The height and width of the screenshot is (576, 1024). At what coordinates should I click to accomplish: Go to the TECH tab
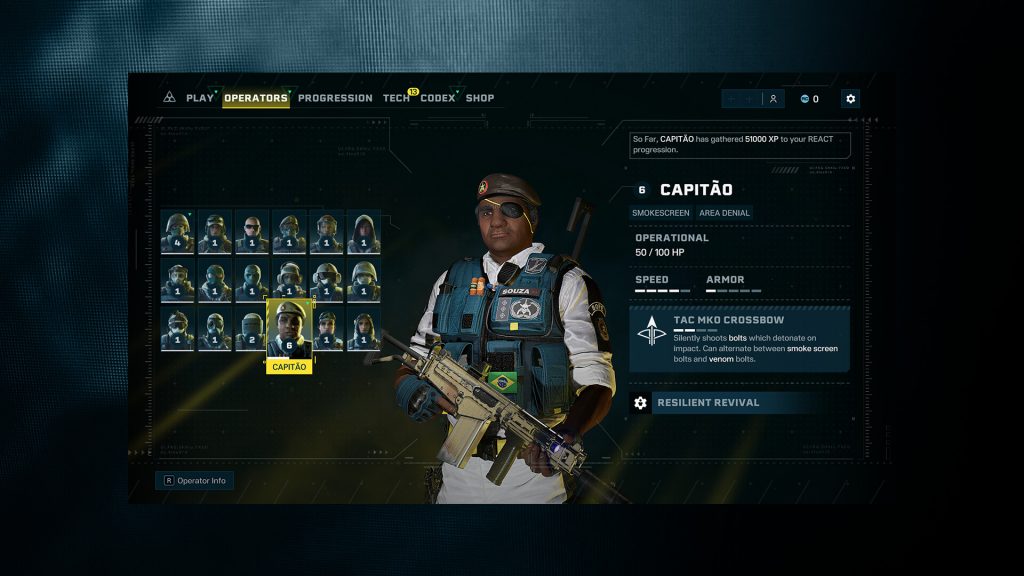[396, 98]
